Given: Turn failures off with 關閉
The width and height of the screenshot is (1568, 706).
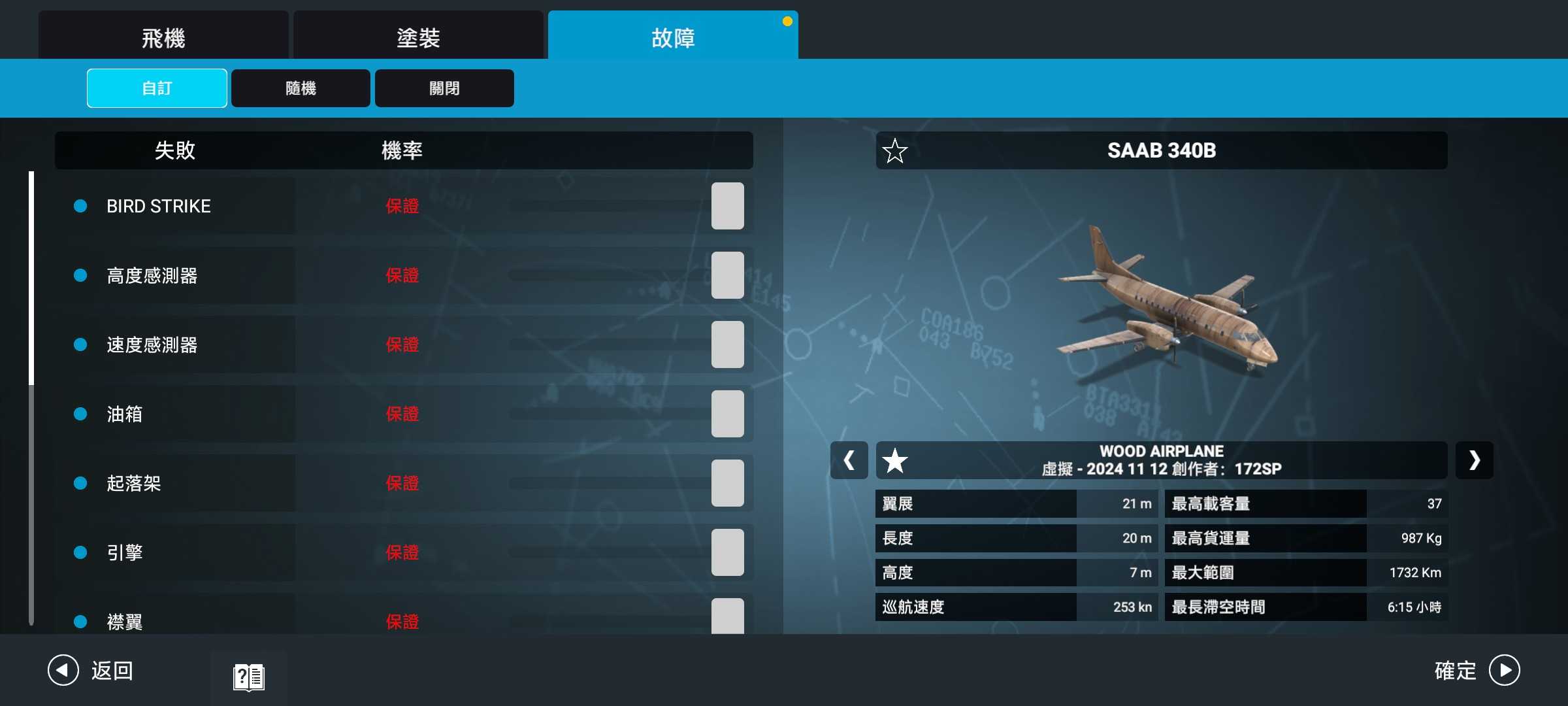Looking at the screenshot, I should pyautogui.click(x=444, y=88).
